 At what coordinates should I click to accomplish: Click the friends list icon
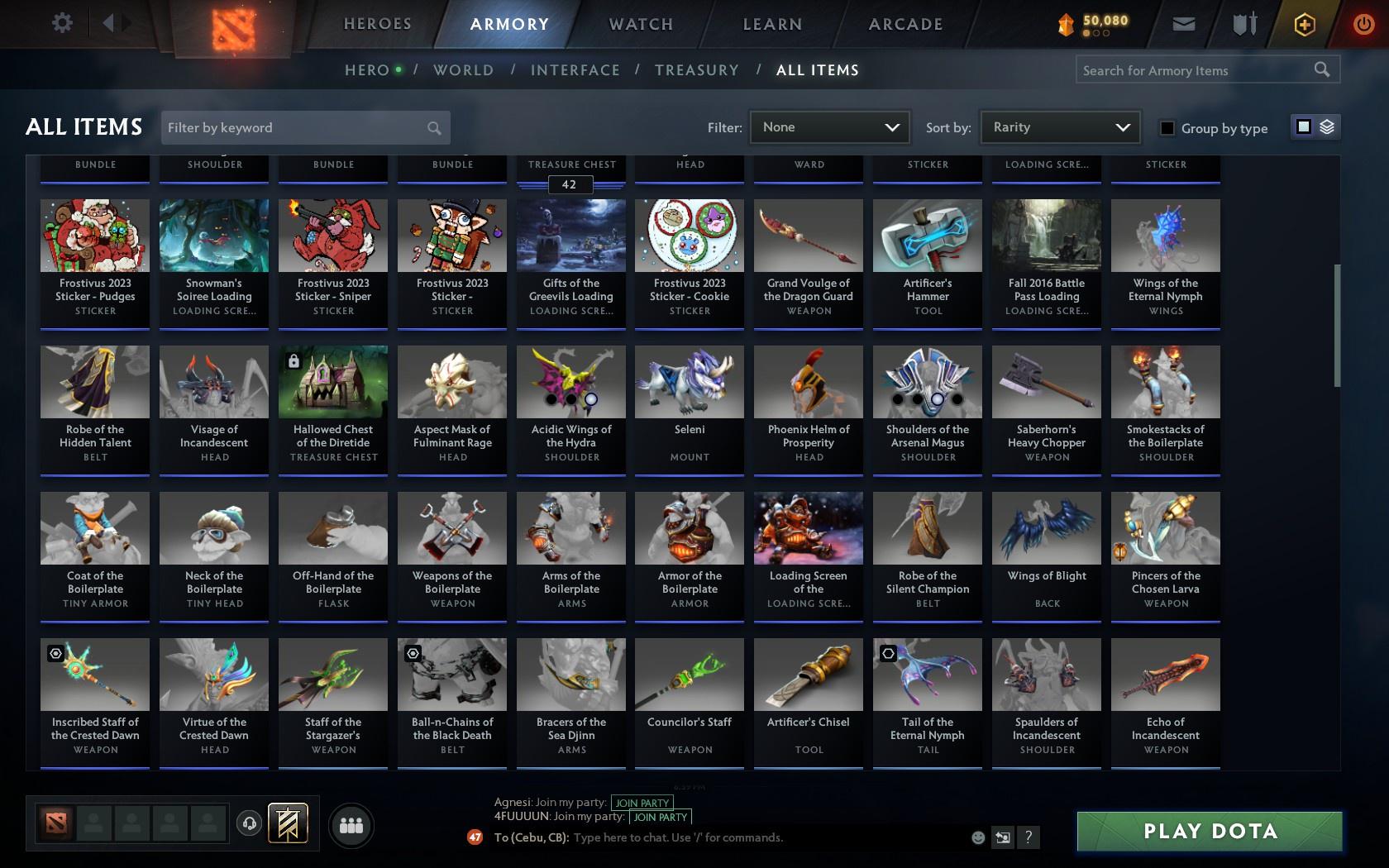(351, 824)
